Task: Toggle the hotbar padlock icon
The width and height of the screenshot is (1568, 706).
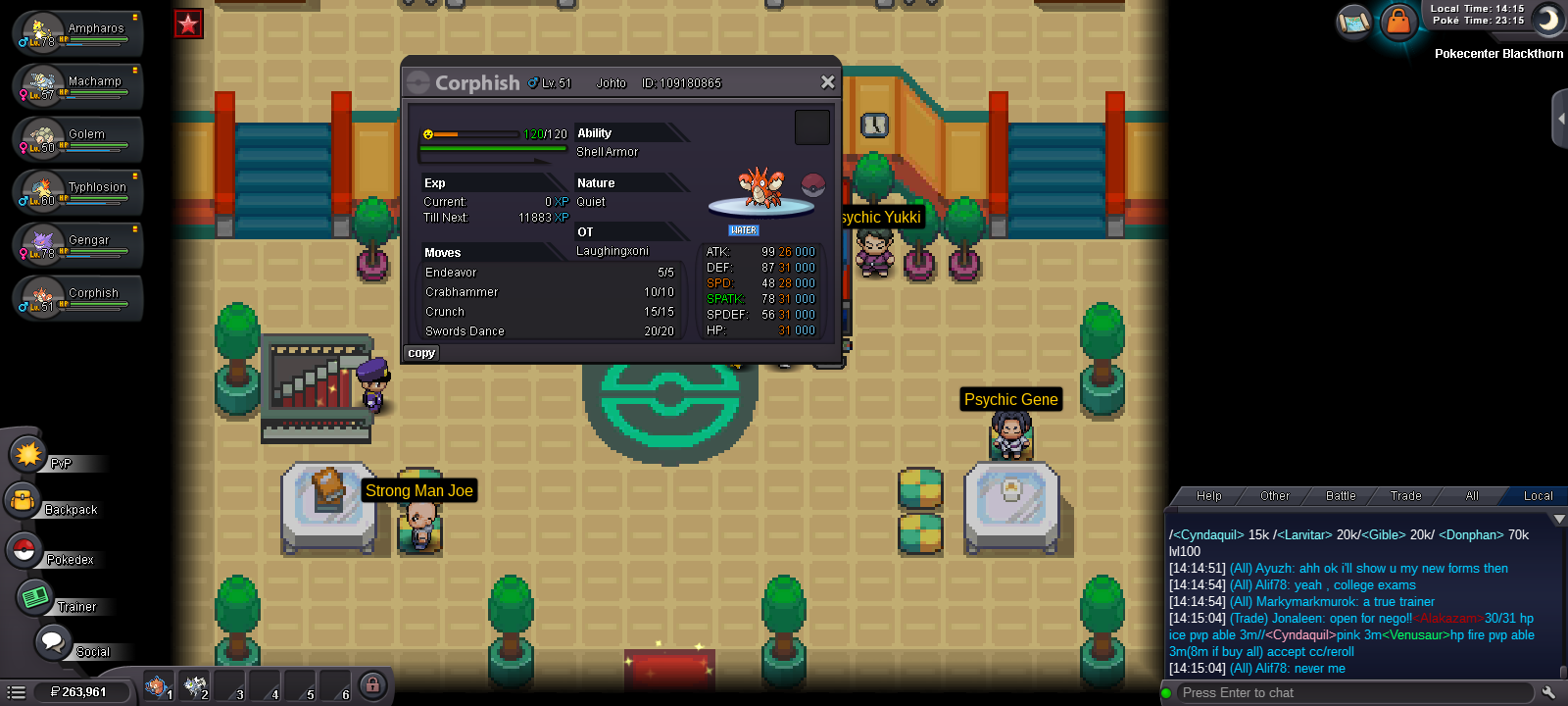Action: (372, 685)
